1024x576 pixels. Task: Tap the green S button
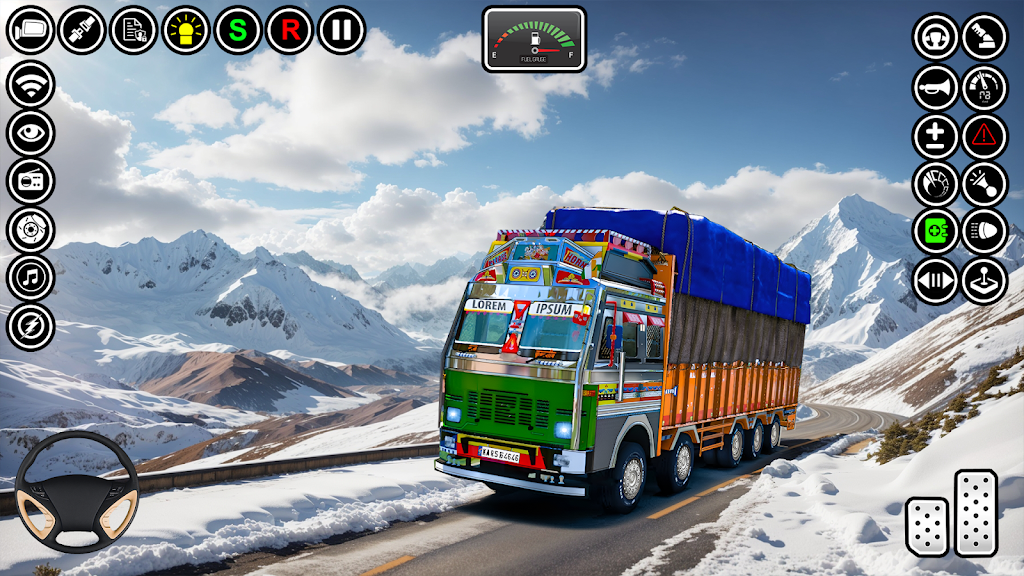click(x=238, y=30)
